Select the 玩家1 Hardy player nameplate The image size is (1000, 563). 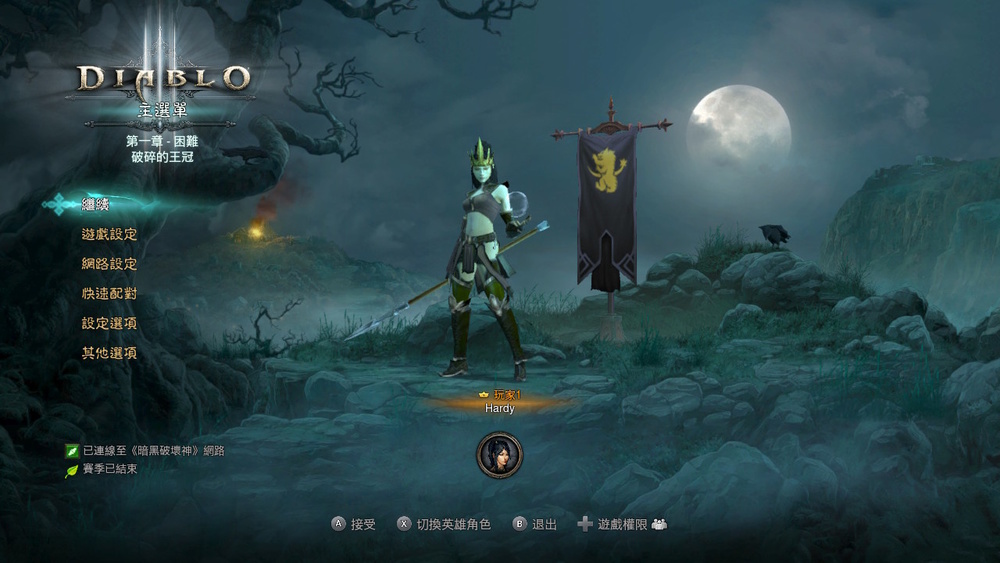tap(499, 402)
